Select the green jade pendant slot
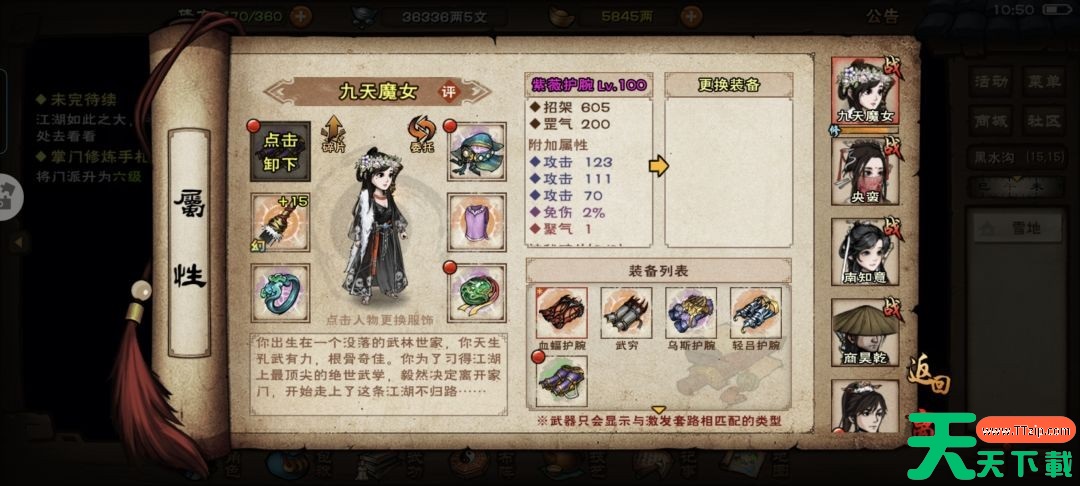This screenshot has height=486, width=1080. [x=475, y=292]
